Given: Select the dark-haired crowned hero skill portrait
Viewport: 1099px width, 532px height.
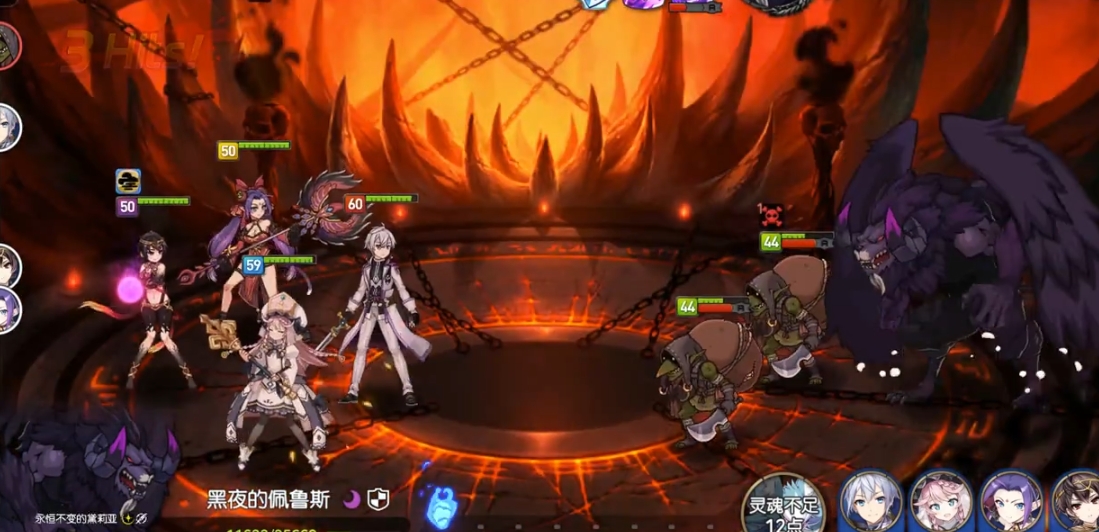Looking at the screenshot, I should click(1076, 503).
